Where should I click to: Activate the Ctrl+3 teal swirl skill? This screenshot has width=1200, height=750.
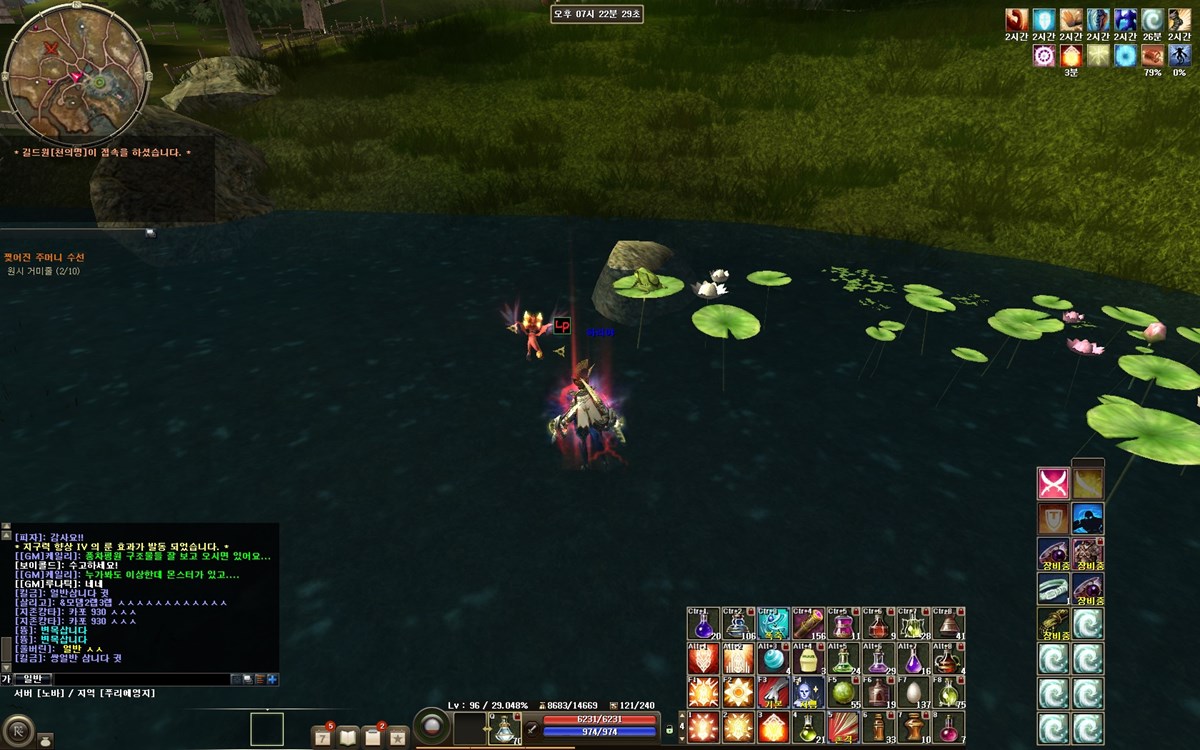773,624
